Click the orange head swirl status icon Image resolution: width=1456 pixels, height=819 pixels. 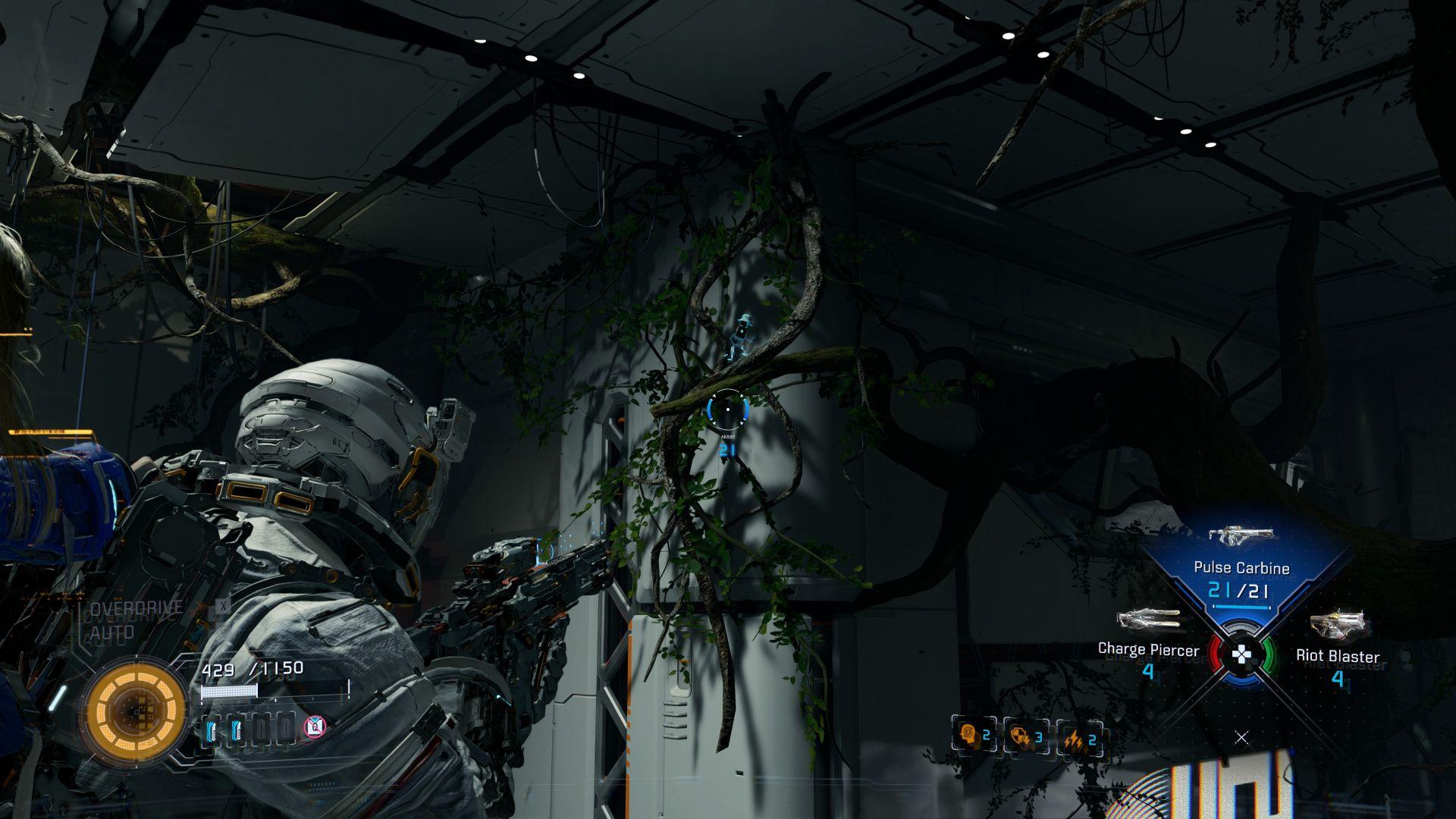click(974, 736)
